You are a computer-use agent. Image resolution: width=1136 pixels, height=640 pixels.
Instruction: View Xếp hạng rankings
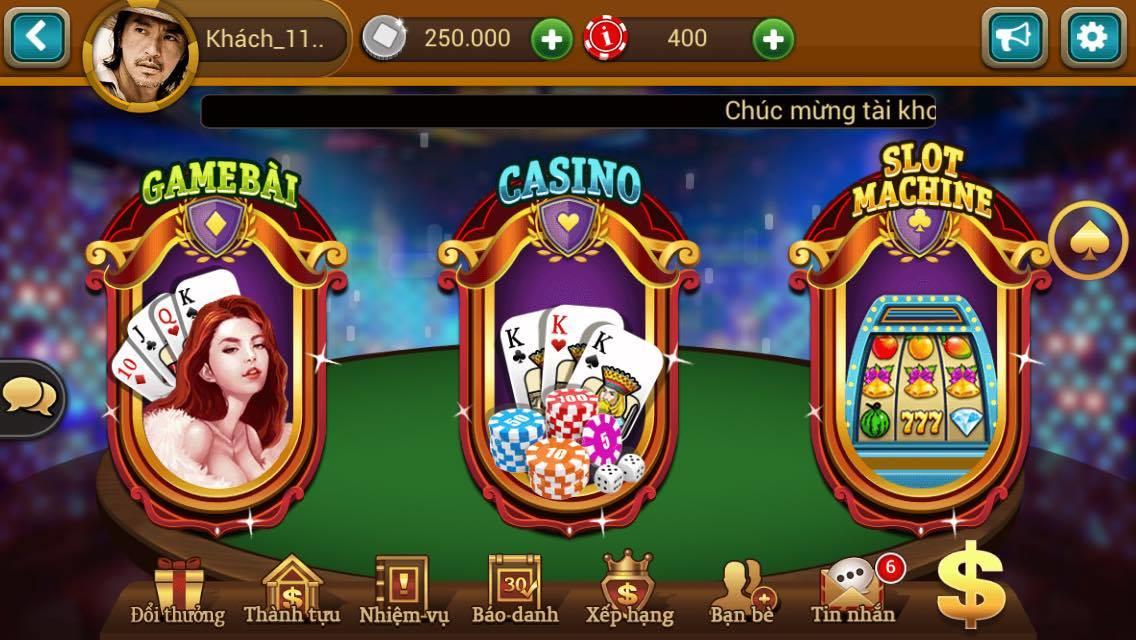point(629,591)
